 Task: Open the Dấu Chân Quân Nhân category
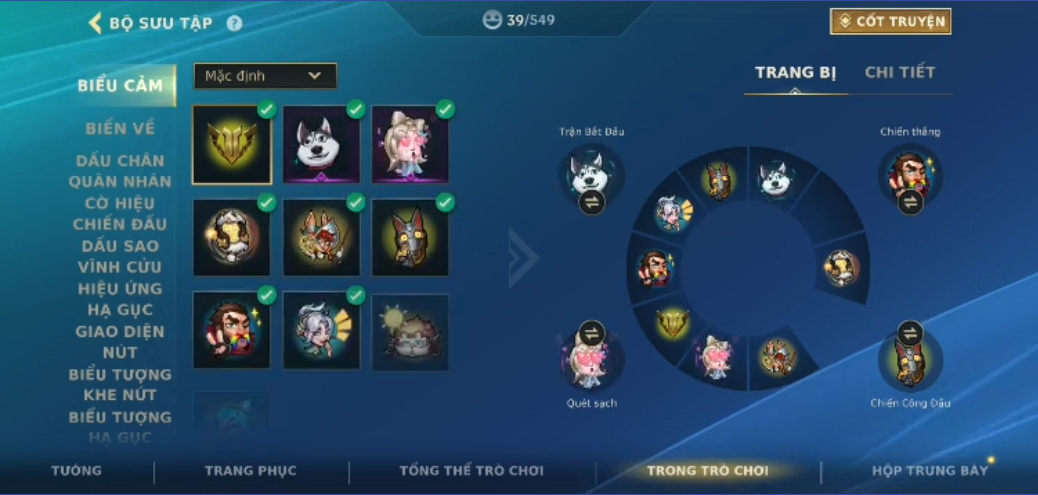pos(120,171)
